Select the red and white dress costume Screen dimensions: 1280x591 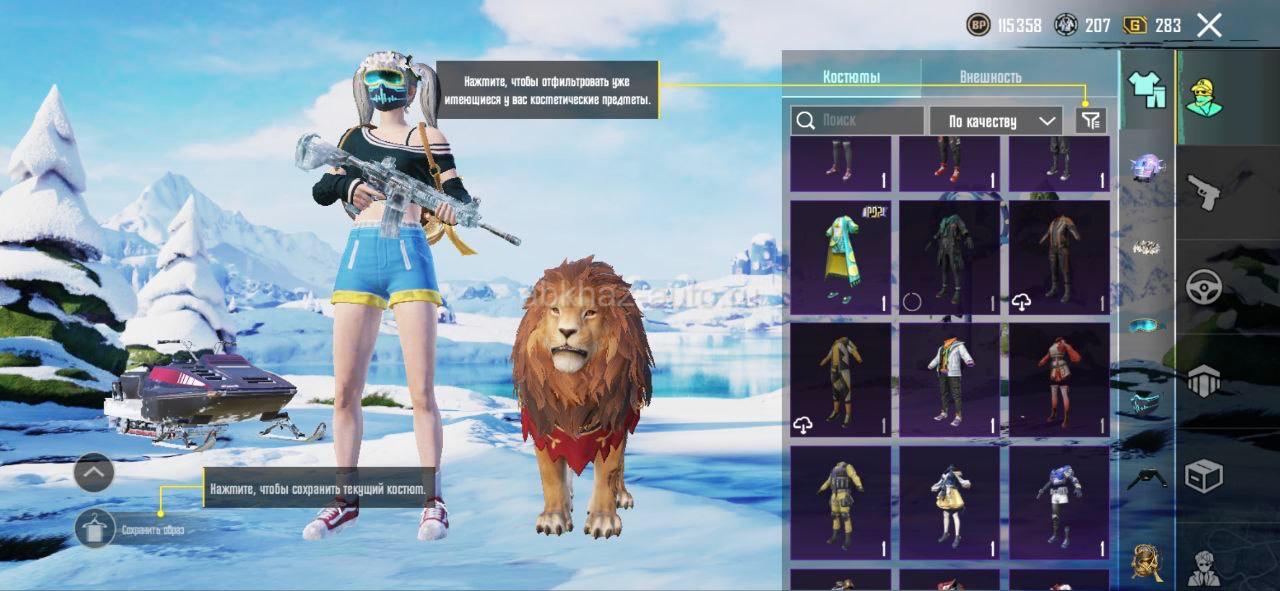point(1058,379)
